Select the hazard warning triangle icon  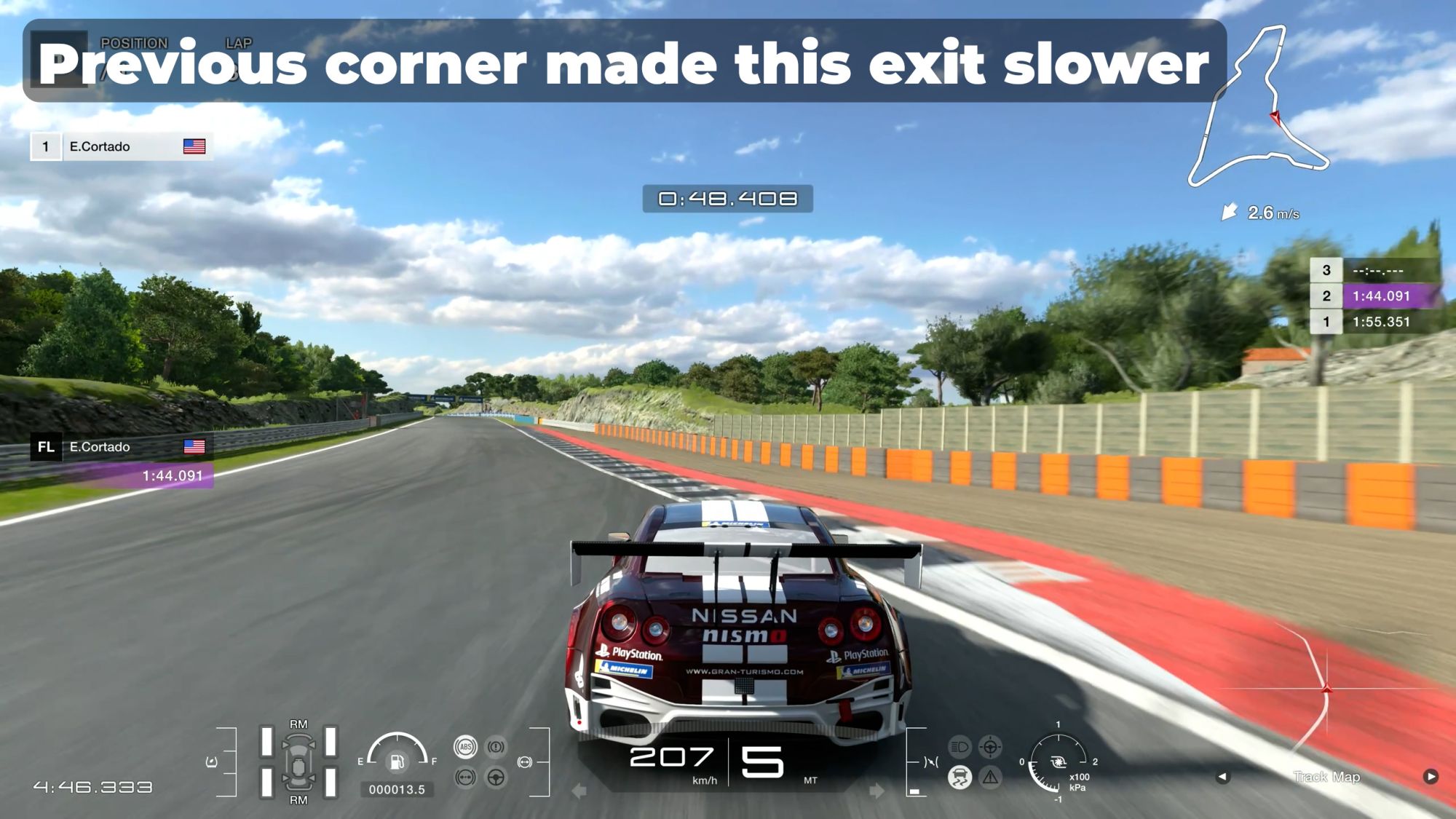(x=990, y=778)
